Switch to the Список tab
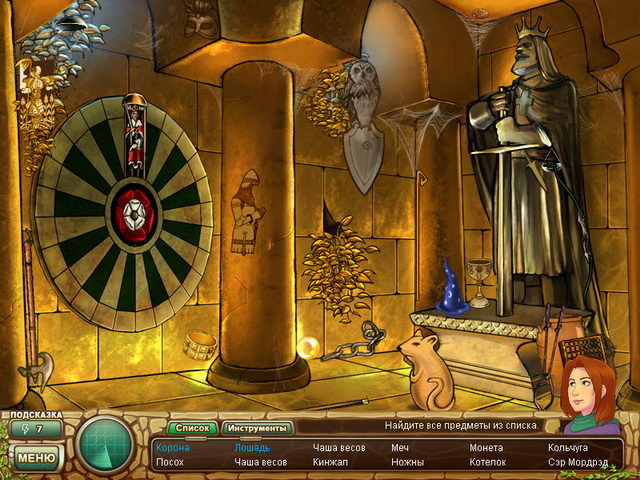 tap(194, 428)
